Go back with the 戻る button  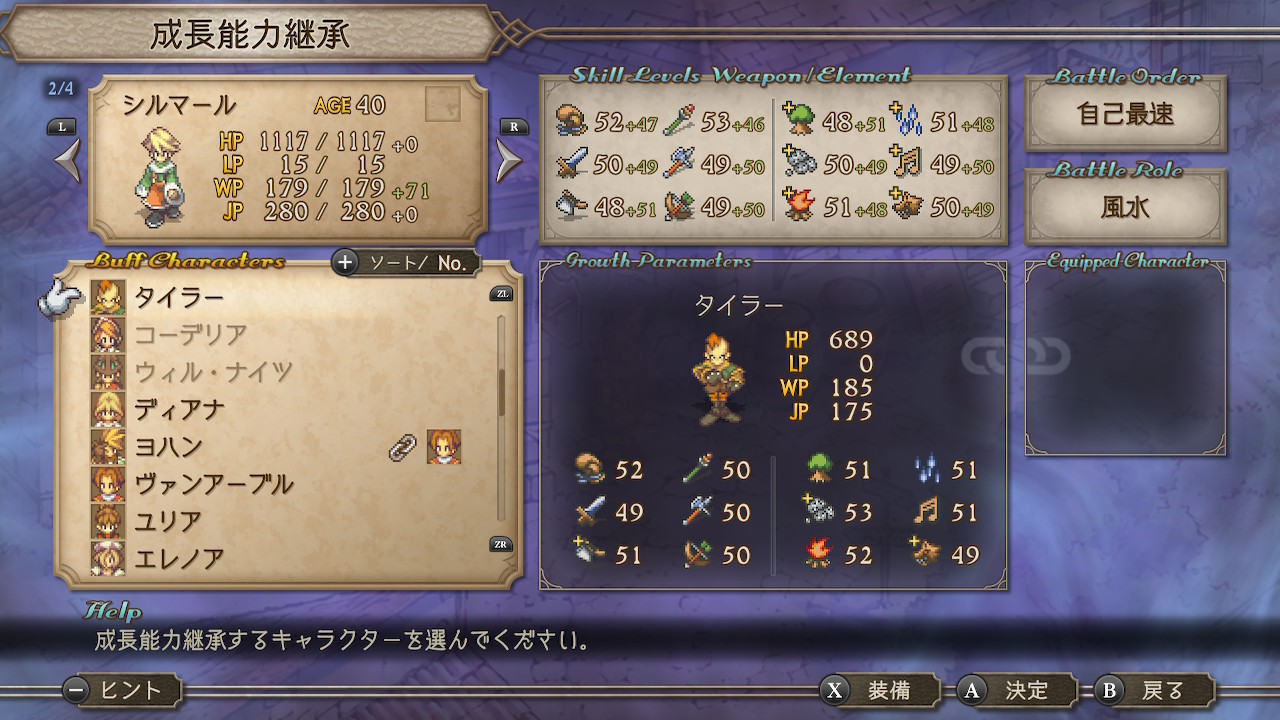click(1154, 690)
